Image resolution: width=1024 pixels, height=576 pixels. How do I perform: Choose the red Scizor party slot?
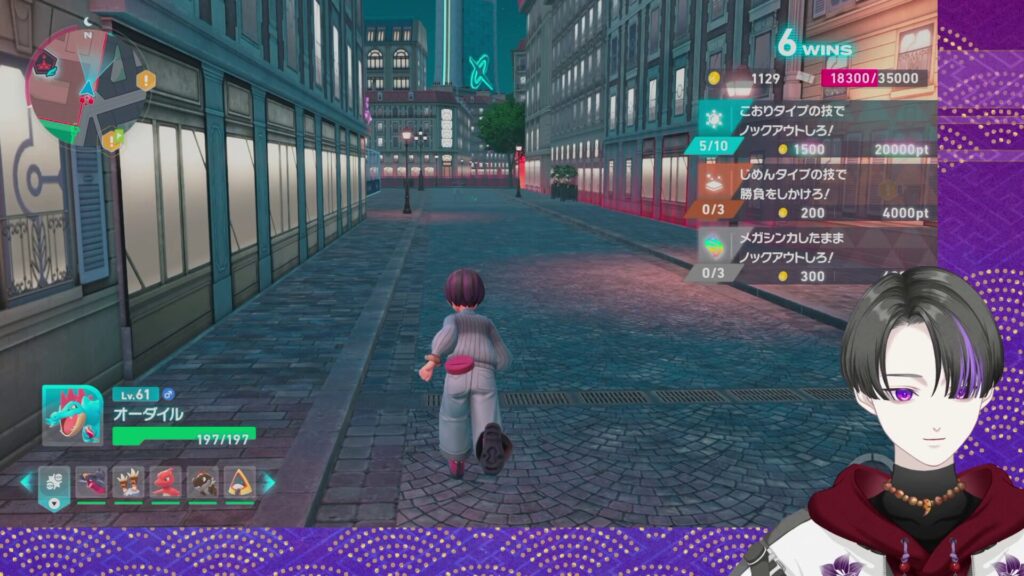click(165, 482)
